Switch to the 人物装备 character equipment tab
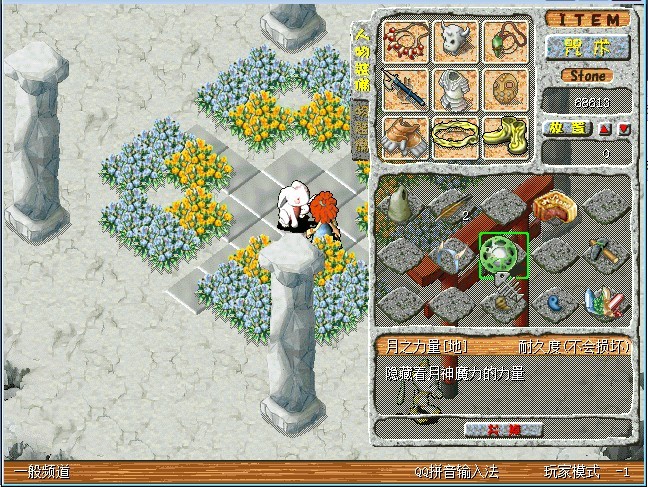The image size is (648, 487). [361, 60]
